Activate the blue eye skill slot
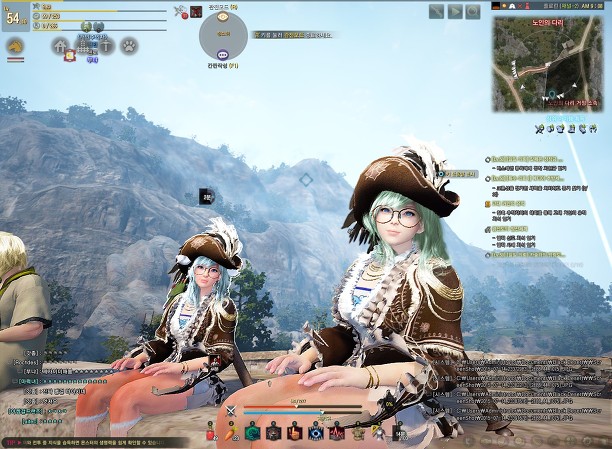This screenshot has height=449, width=612. click(317, 433)
